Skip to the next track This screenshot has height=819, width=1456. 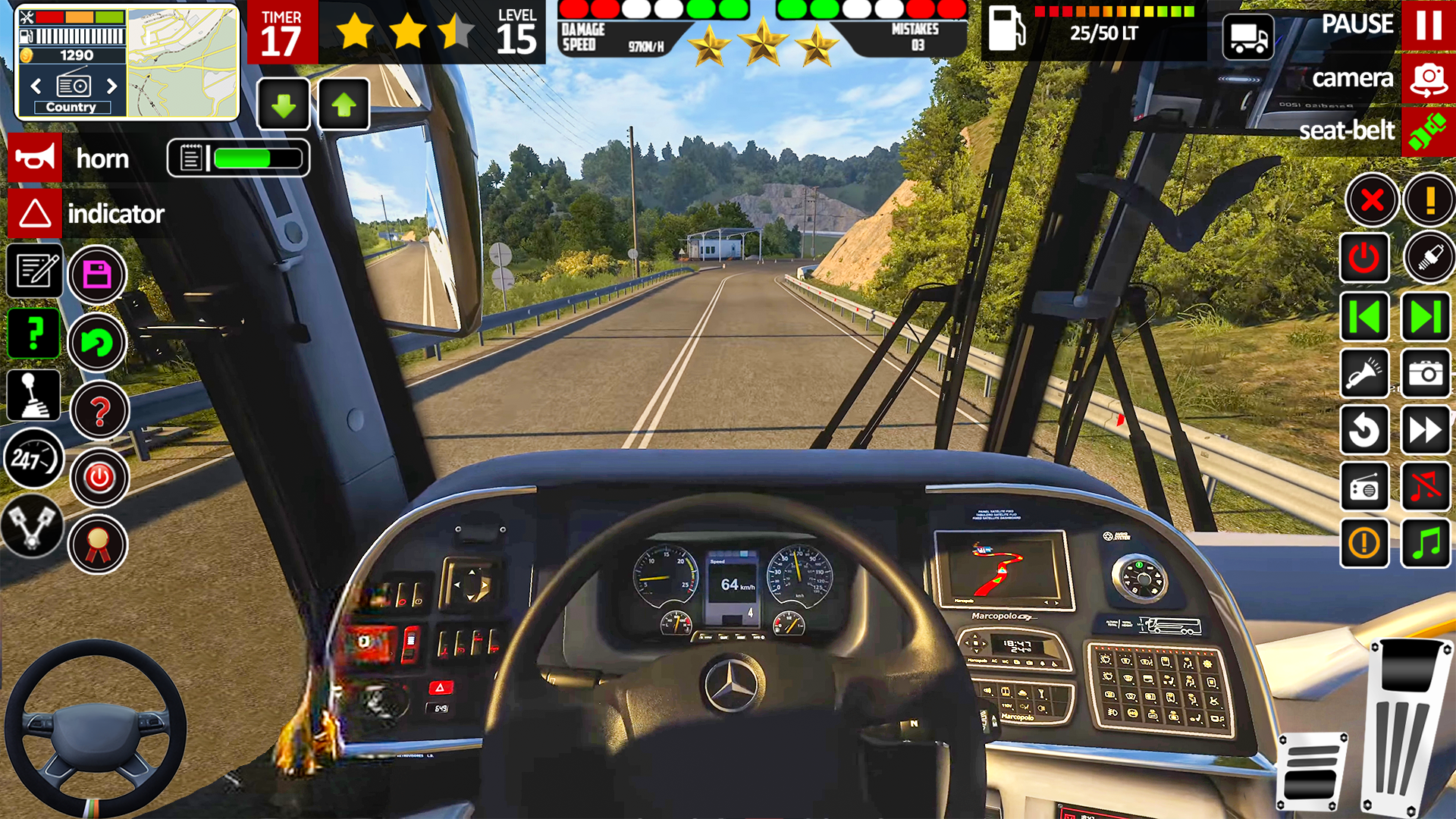[x=1426, y=317]
